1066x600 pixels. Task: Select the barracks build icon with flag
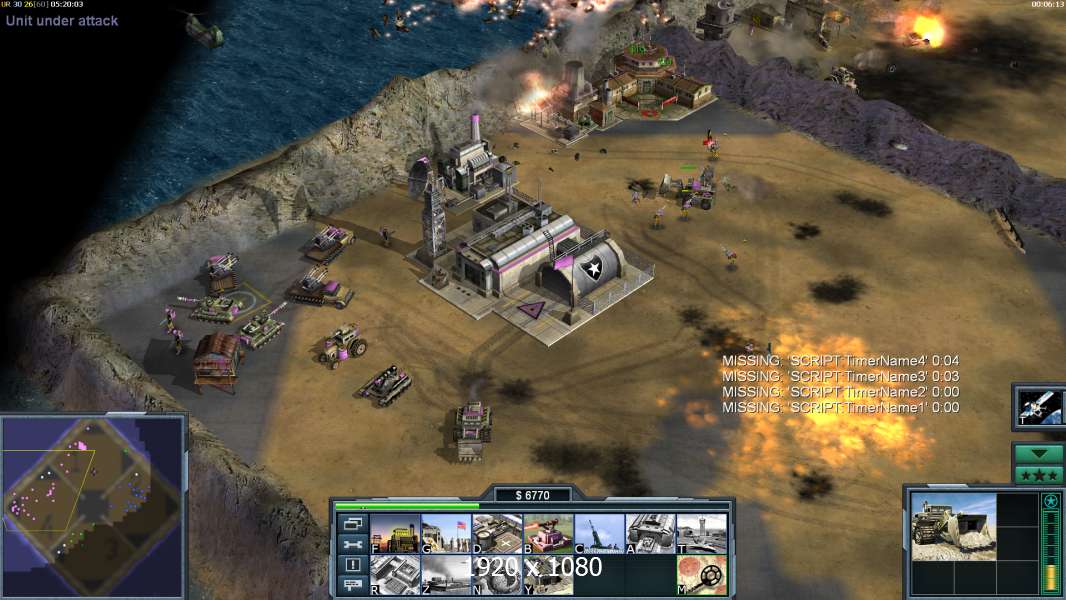point(446,534)
